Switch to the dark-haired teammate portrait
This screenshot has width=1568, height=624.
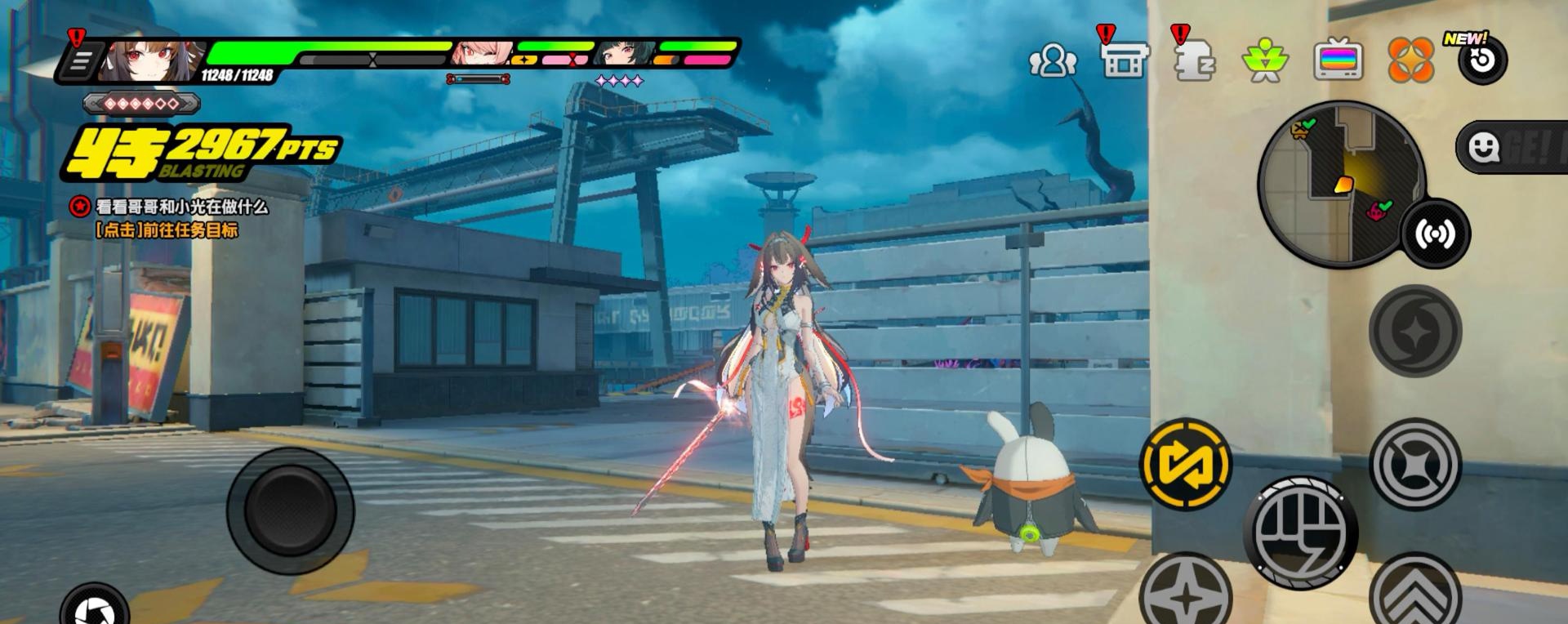point(622,54)
